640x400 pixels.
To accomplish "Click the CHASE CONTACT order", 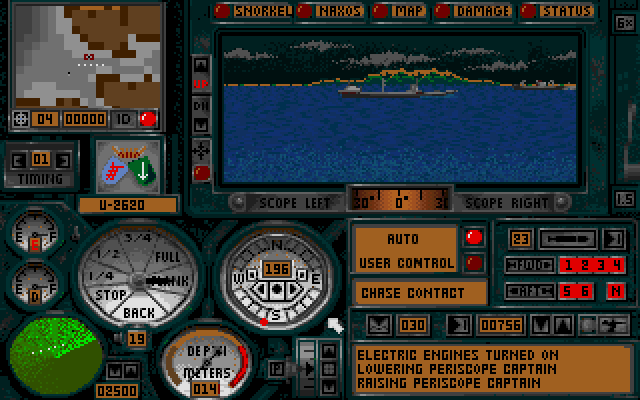I will tap(420, 293).
